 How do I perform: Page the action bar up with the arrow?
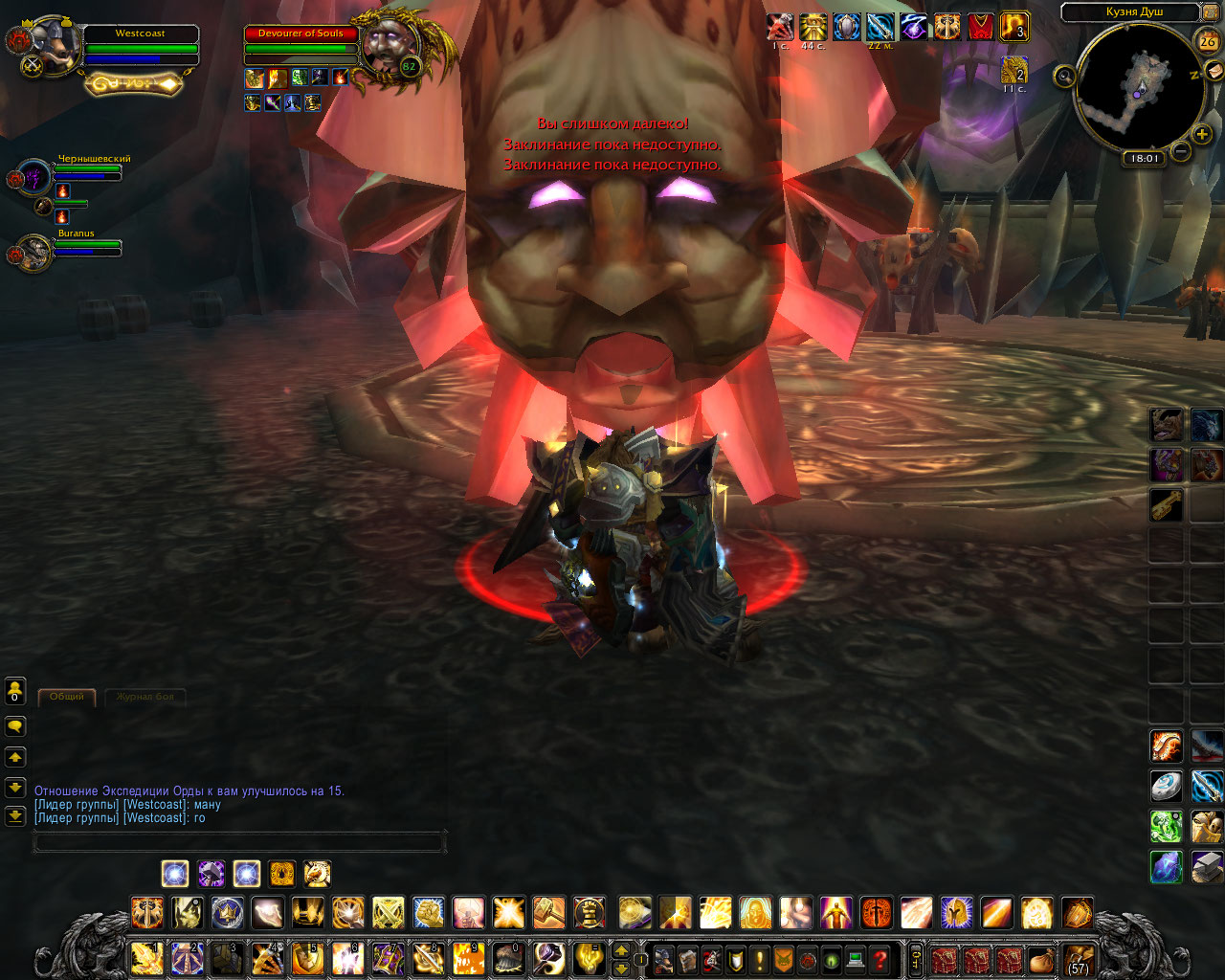point(621,950)
